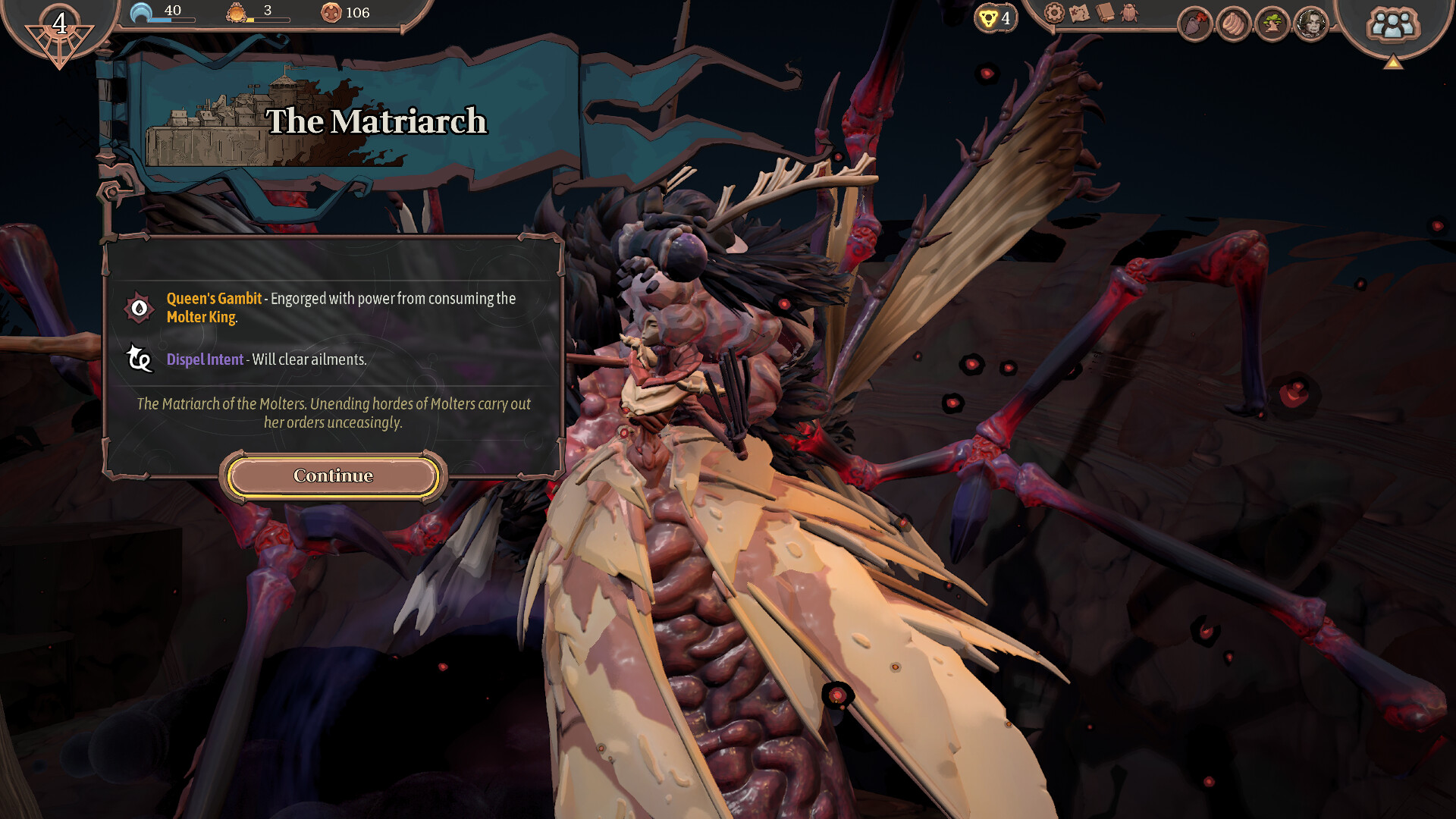The image size is (1456, 819).
Task: Click the beetle bestiary icon
Action: point(1129,12)
